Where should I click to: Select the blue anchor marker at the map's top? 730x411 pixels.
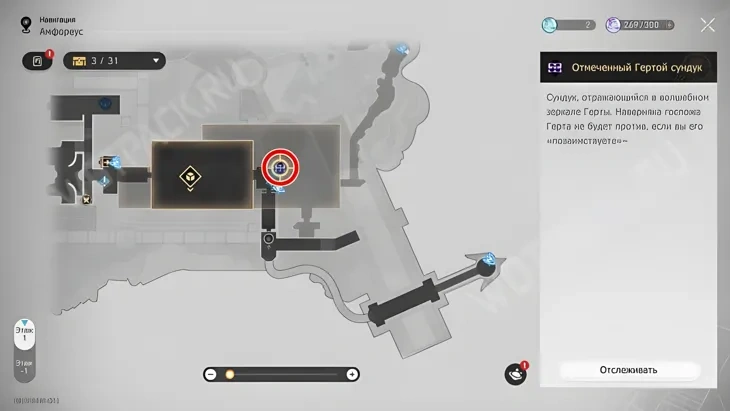point(402,48)
